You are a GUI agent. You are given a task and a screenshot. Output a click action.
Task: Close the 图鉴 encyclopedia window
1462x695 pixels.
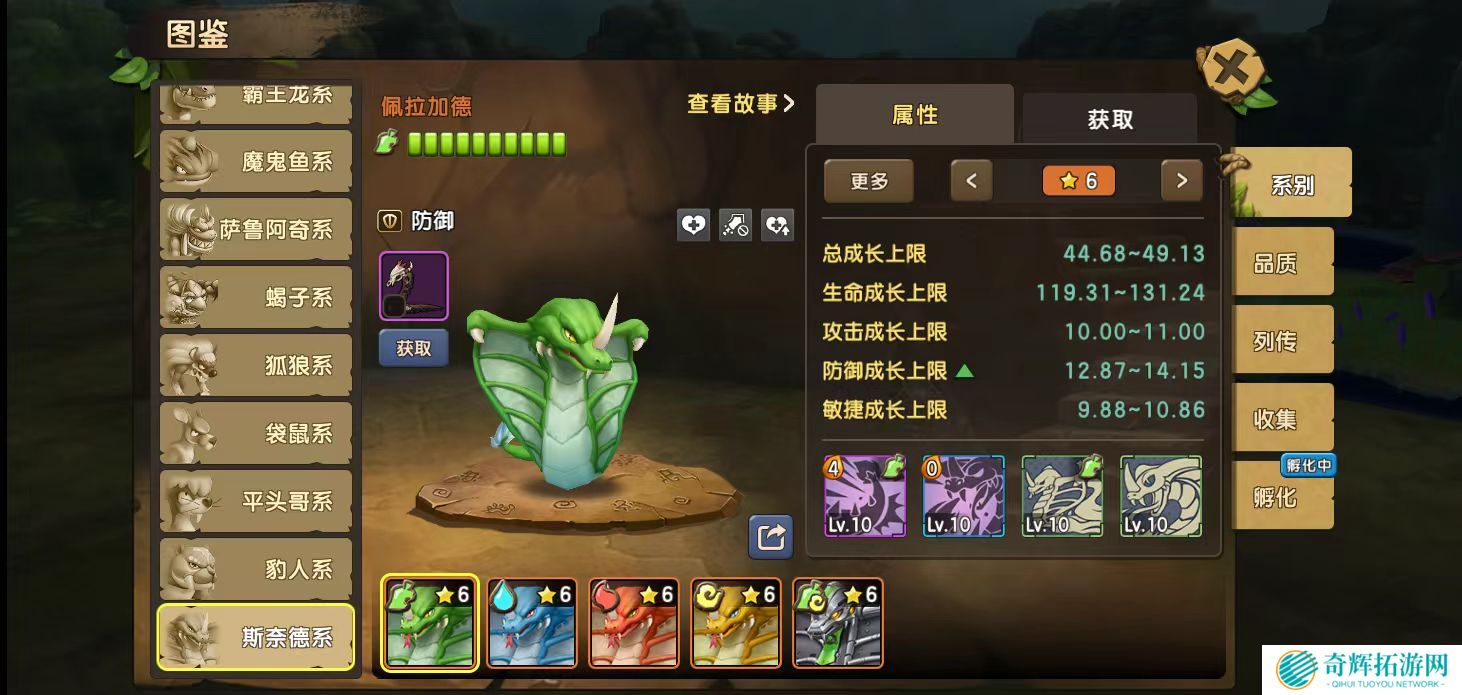(1232, 70)
